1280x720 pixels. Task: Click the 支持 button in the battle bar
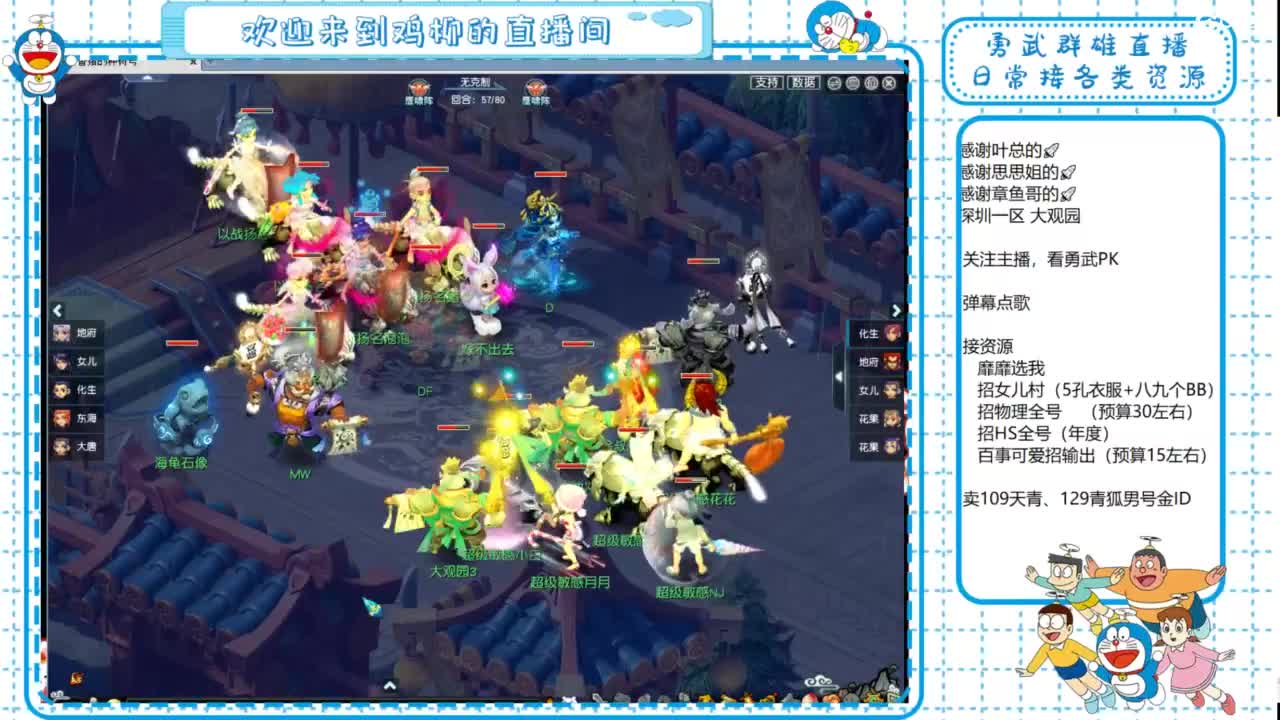(768, 82)
